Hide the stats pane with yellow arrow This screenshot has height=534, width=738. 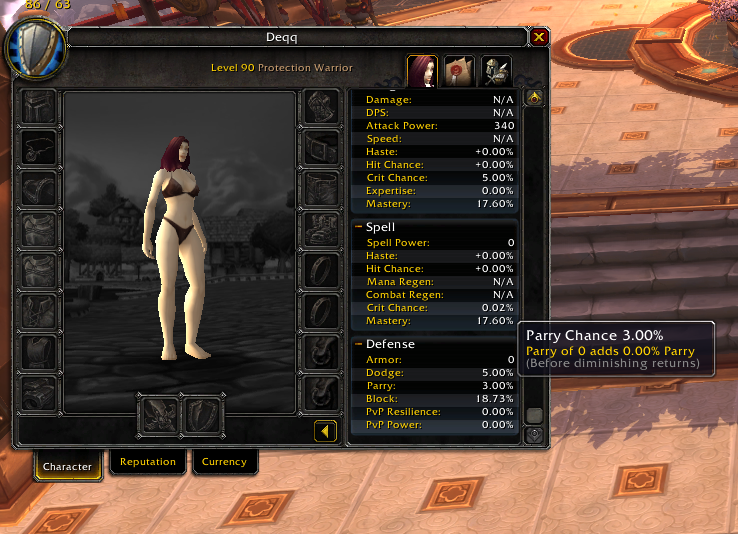pyautogui.click(x=325, y=431)
